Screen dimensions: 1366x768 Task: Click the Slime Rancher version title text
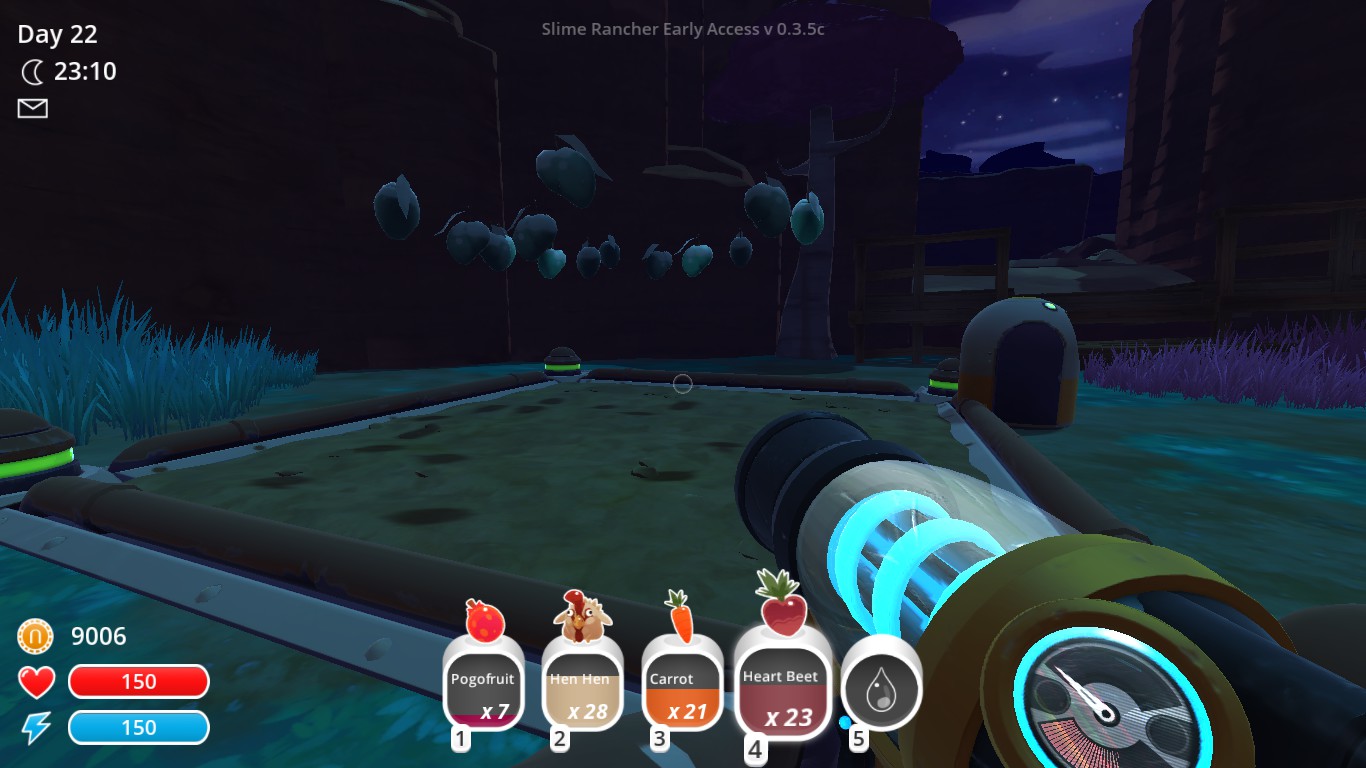682,29
